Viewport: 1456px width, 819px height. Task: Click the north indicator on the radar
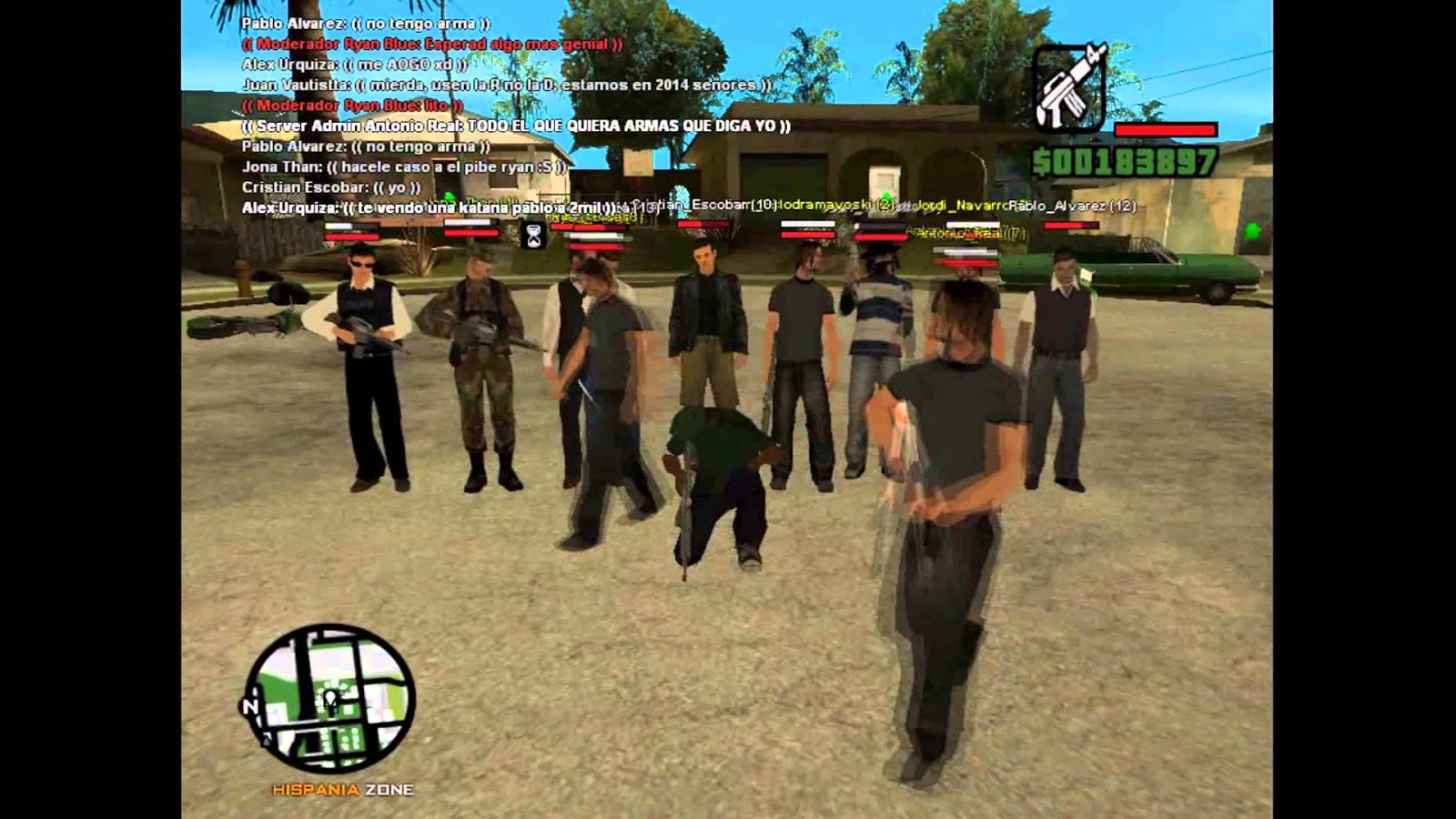pyautogui.click(x=251, y=704)
